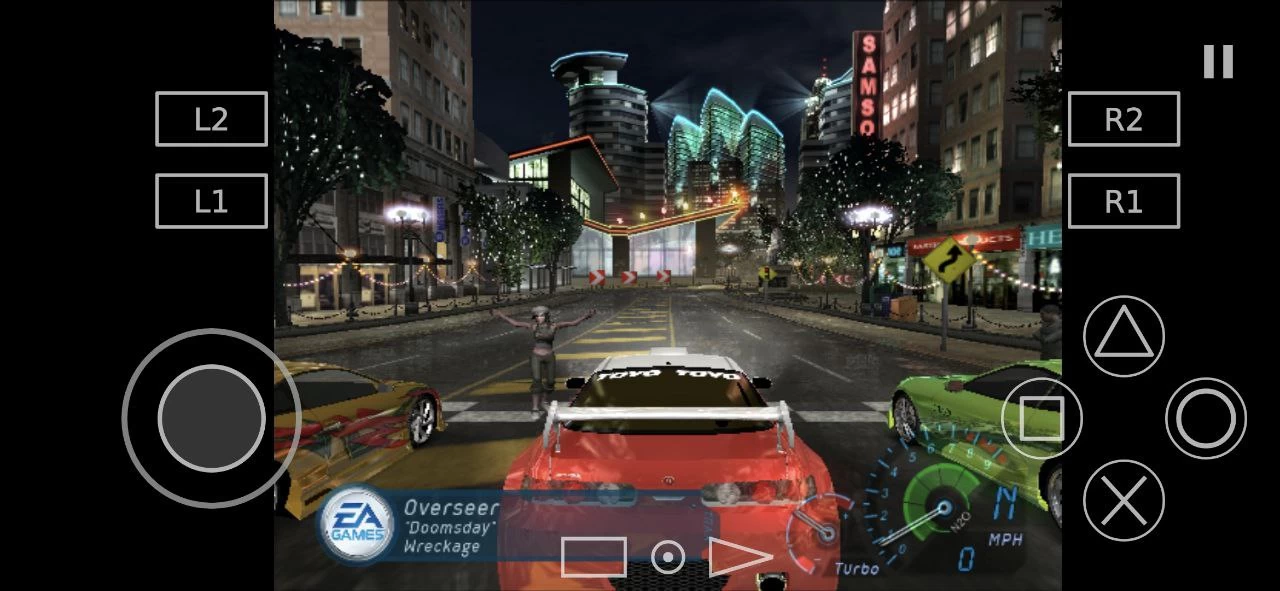Tap the L2 shoulder button
The width and height of the screenshot is (1280, 591).
tap(211, 119)
